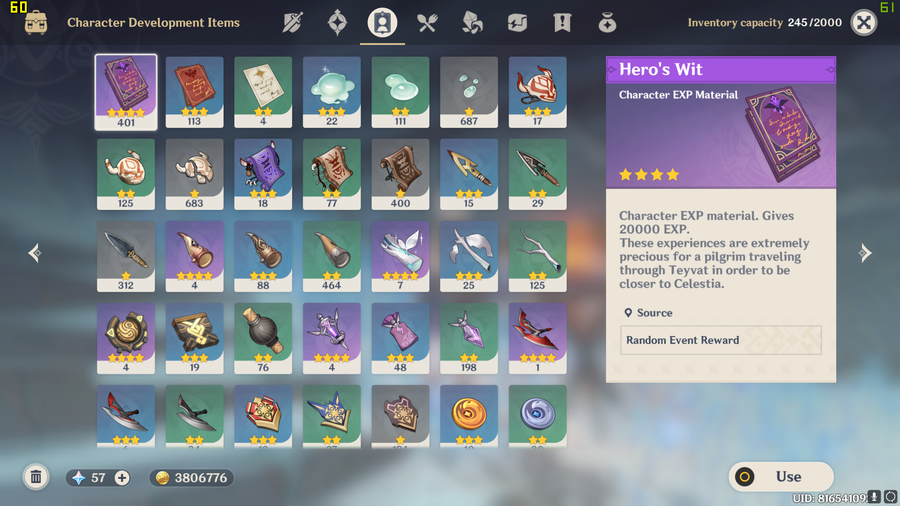
Task: Use the selected Hero's Wit
Action: pyautogui.click(x=780, y=477)
